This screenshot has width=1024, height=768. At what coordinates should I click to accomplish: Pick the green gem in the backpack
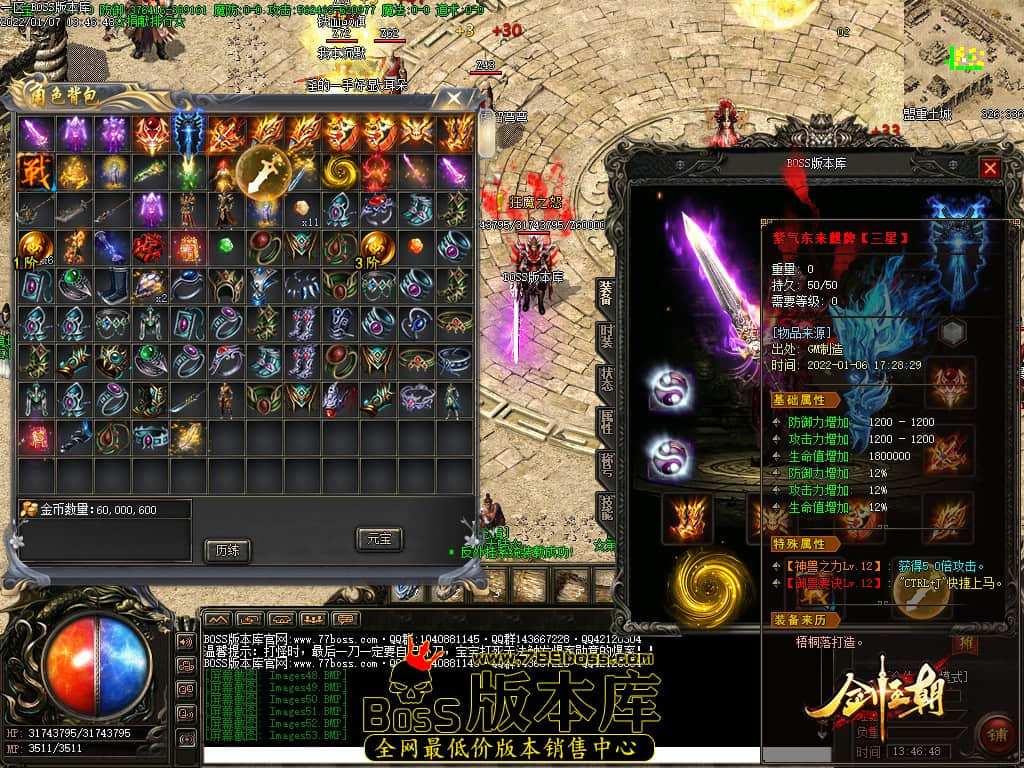[226, 247]
